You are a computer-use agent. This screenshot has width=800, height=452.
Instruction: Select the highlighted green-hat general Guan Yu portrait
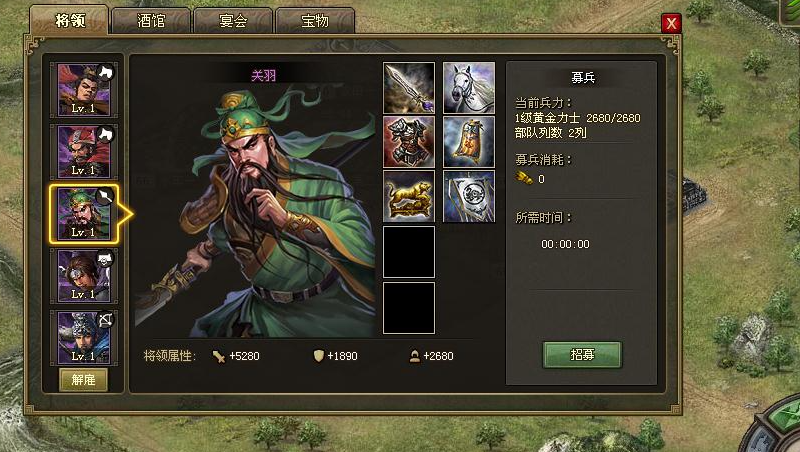(85, 212)
